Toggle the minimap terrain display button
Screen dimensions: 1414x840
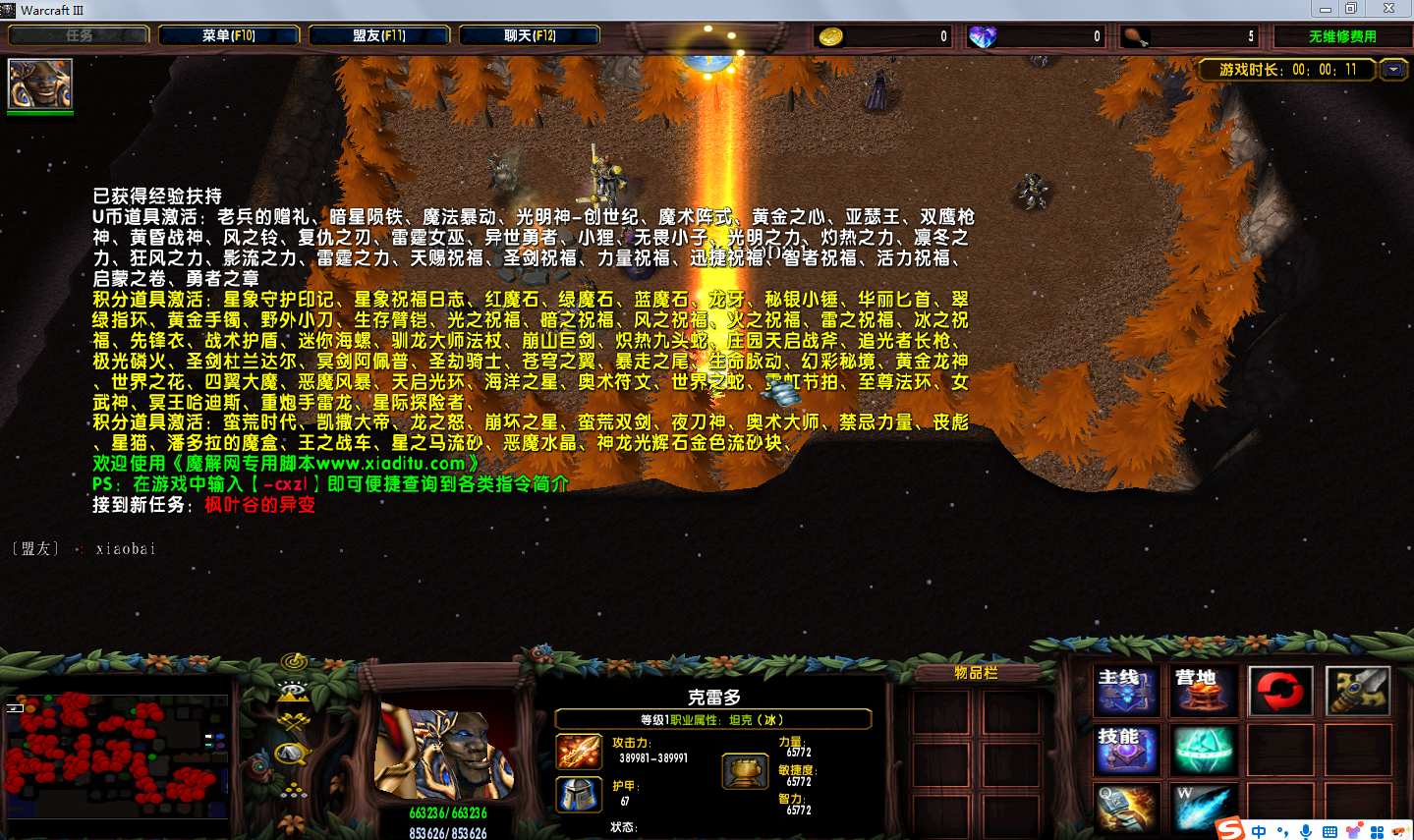pyautogui.click(x=293, y=692)
